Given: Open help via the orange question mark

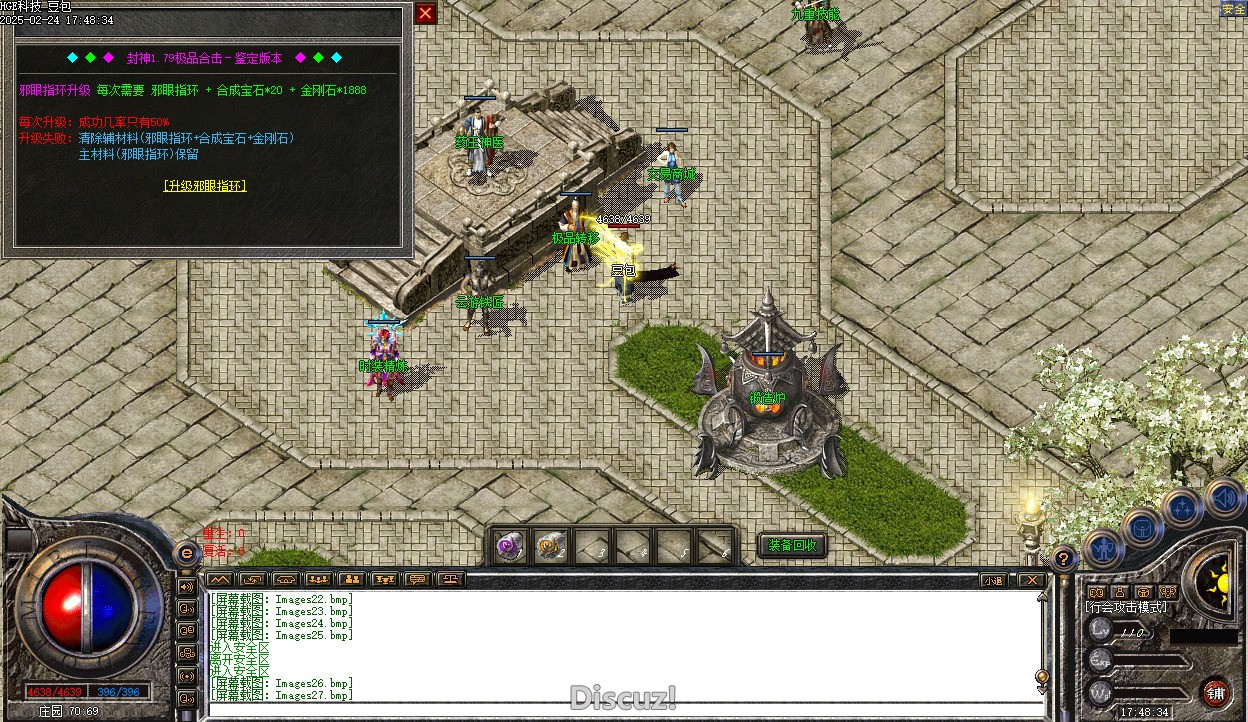Looking at the screenshot, I should click(x=1064, y=558).
